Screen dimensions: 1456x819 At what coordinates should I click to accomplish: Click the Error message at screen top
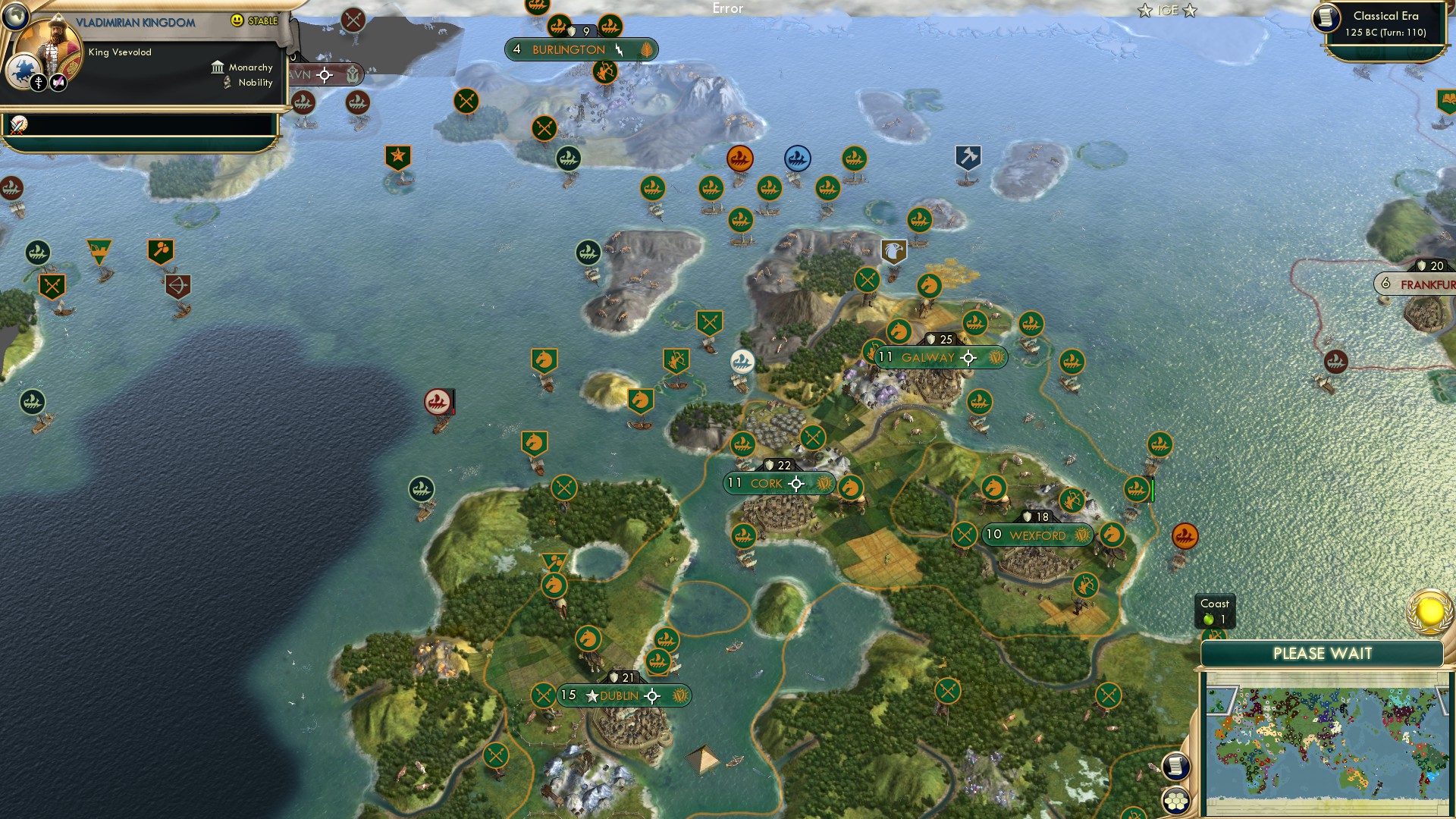click(727, 8)
